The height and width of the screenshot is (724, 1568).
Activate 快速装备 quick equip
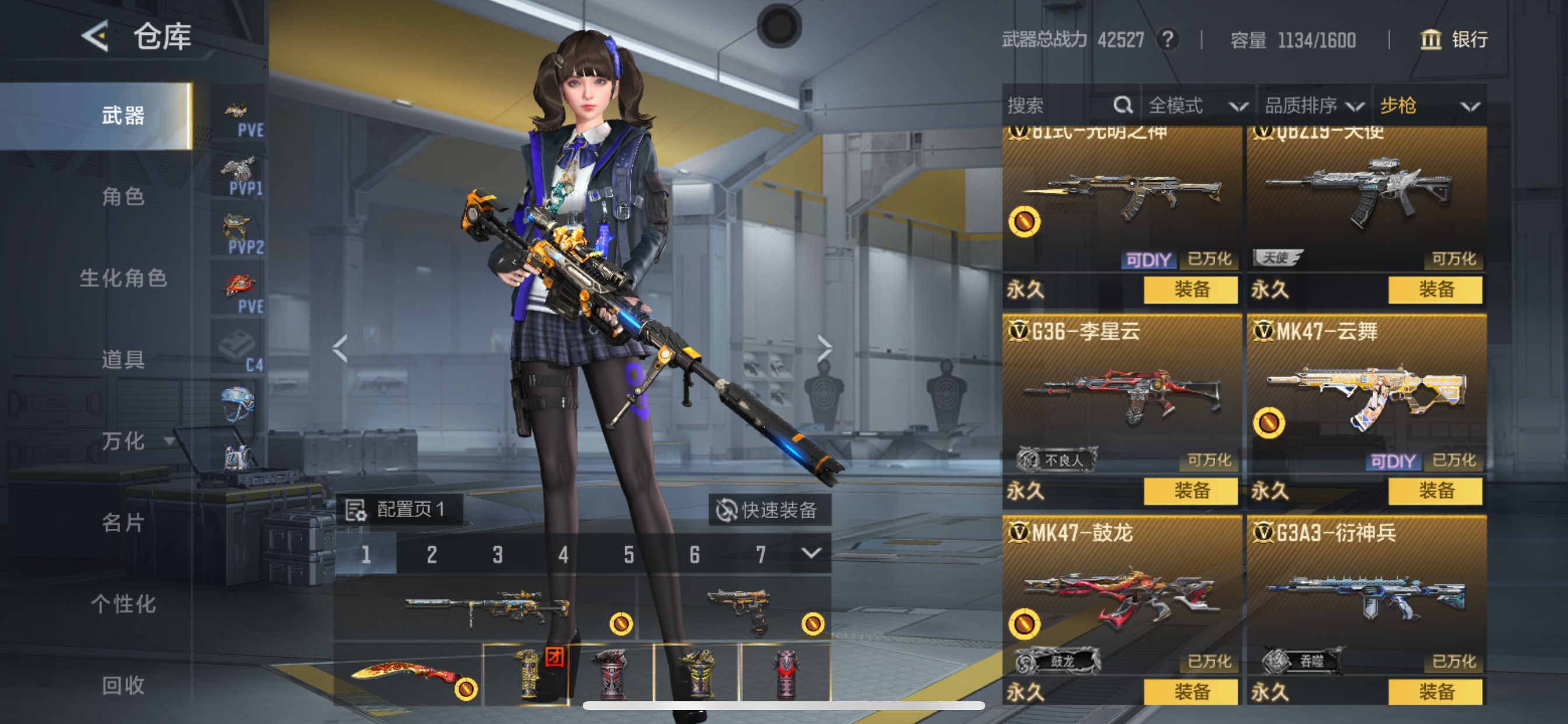[x=769, y=510]
